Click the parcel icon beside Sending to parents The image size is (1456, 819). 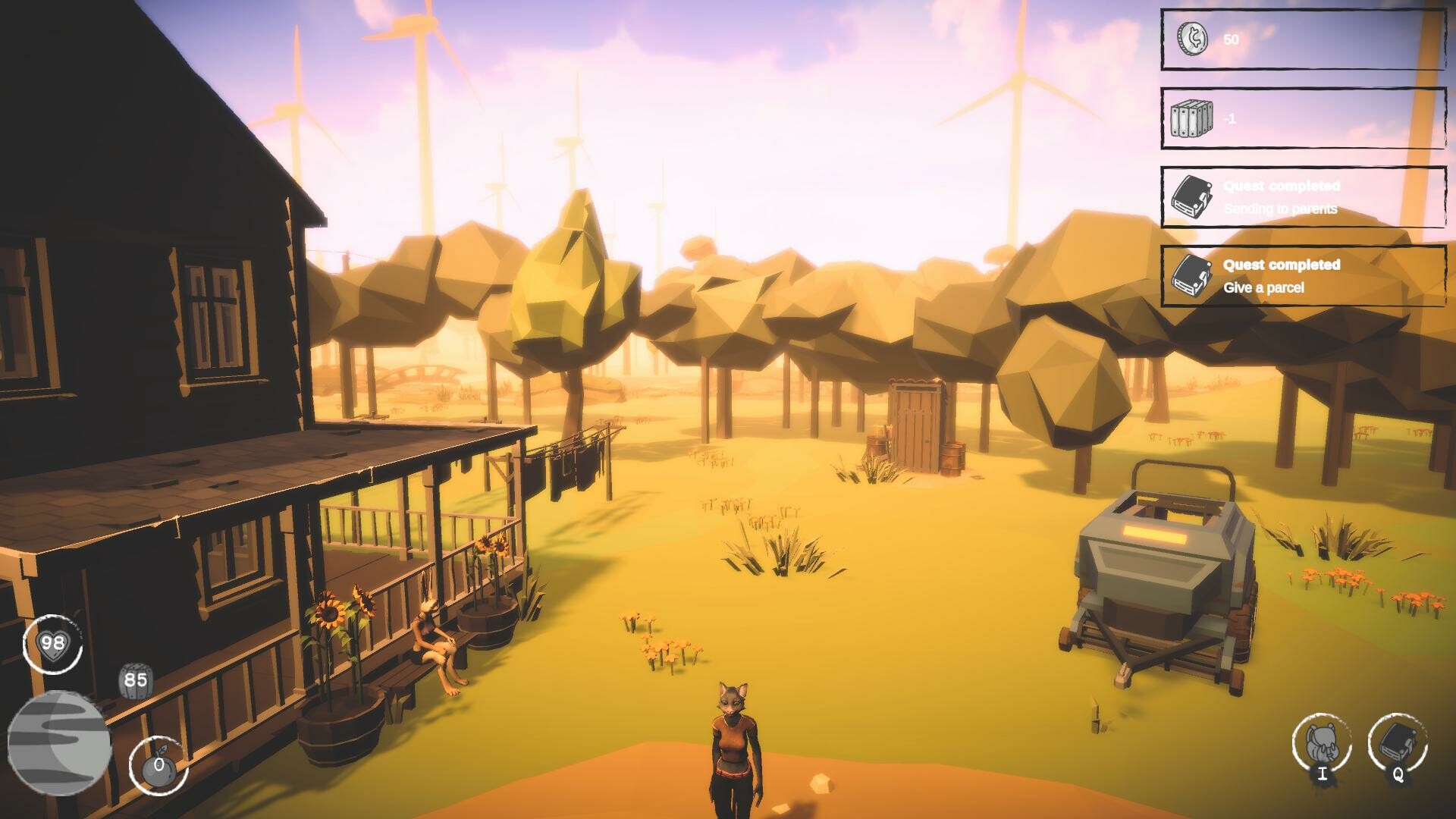tap(1191, 197)
